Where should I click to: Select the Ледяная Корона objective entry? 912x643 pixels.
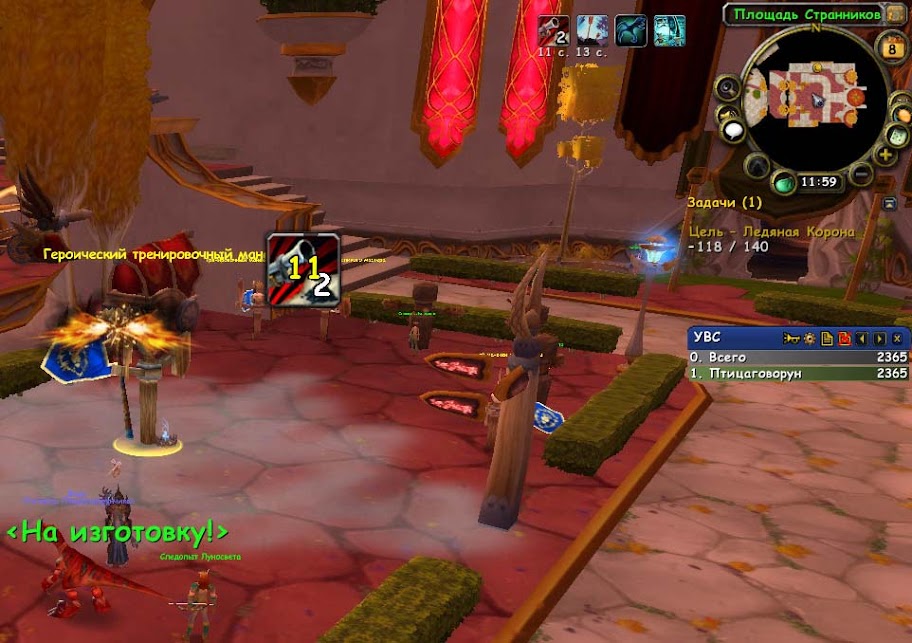(770, 232)
